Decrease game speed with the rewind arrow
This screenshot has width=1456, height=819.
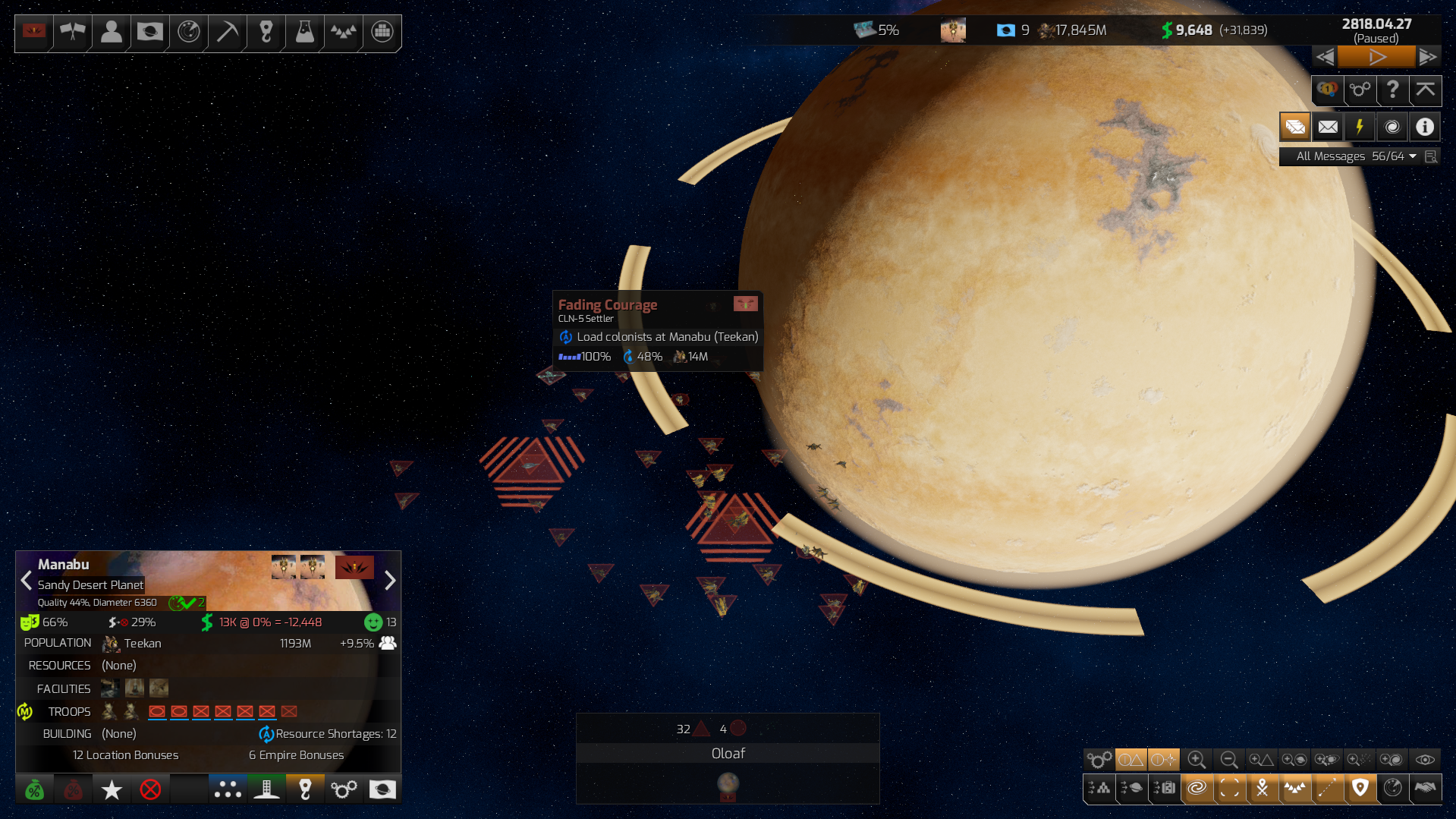(1325, 57)
